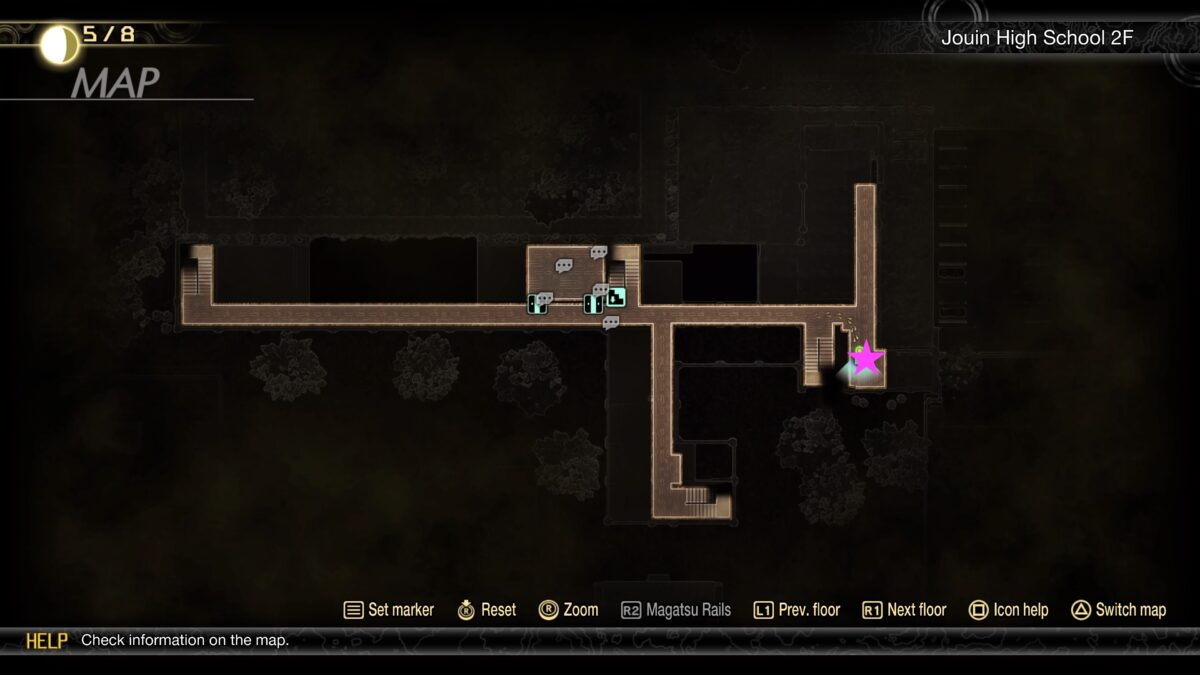Choose the speech bubble in the room's center
Viewport: 1200px width, 675px height.
click(x=564, y=266)
